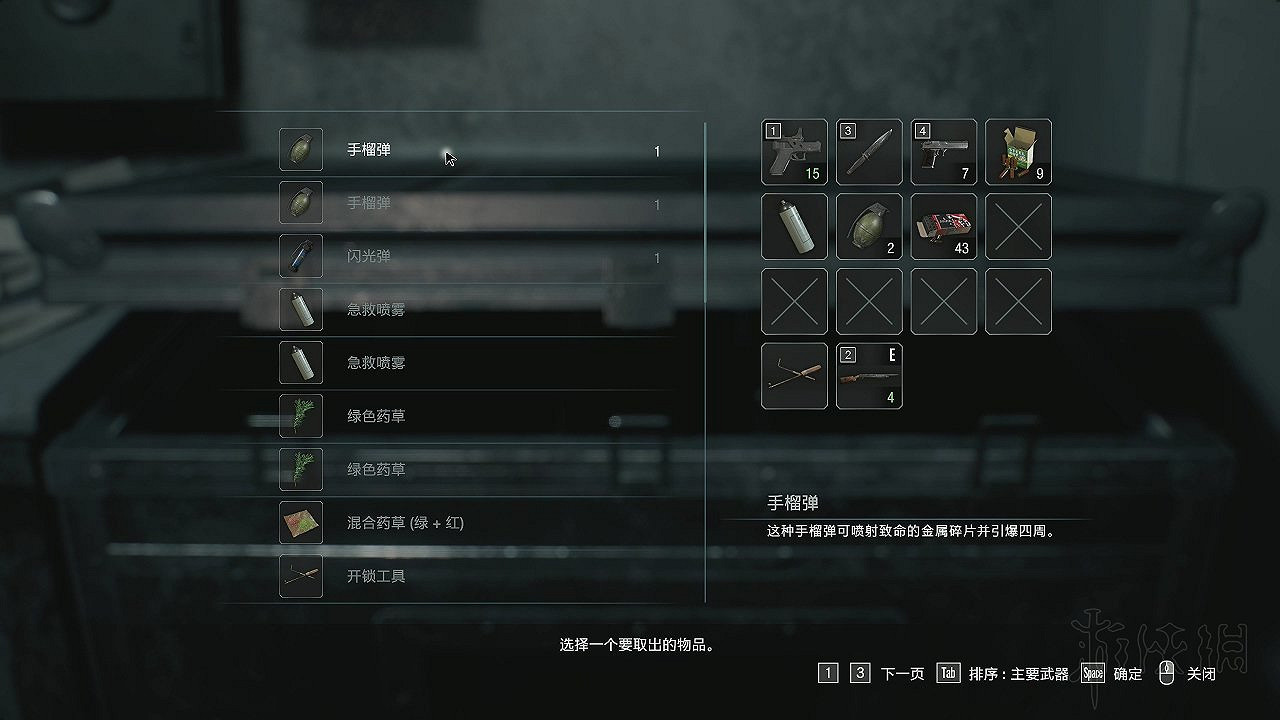The height and width of the screenshot is (720, 1280).
Task: Select the handgun showing 15 rounds
Action: (x=794, y=152)
